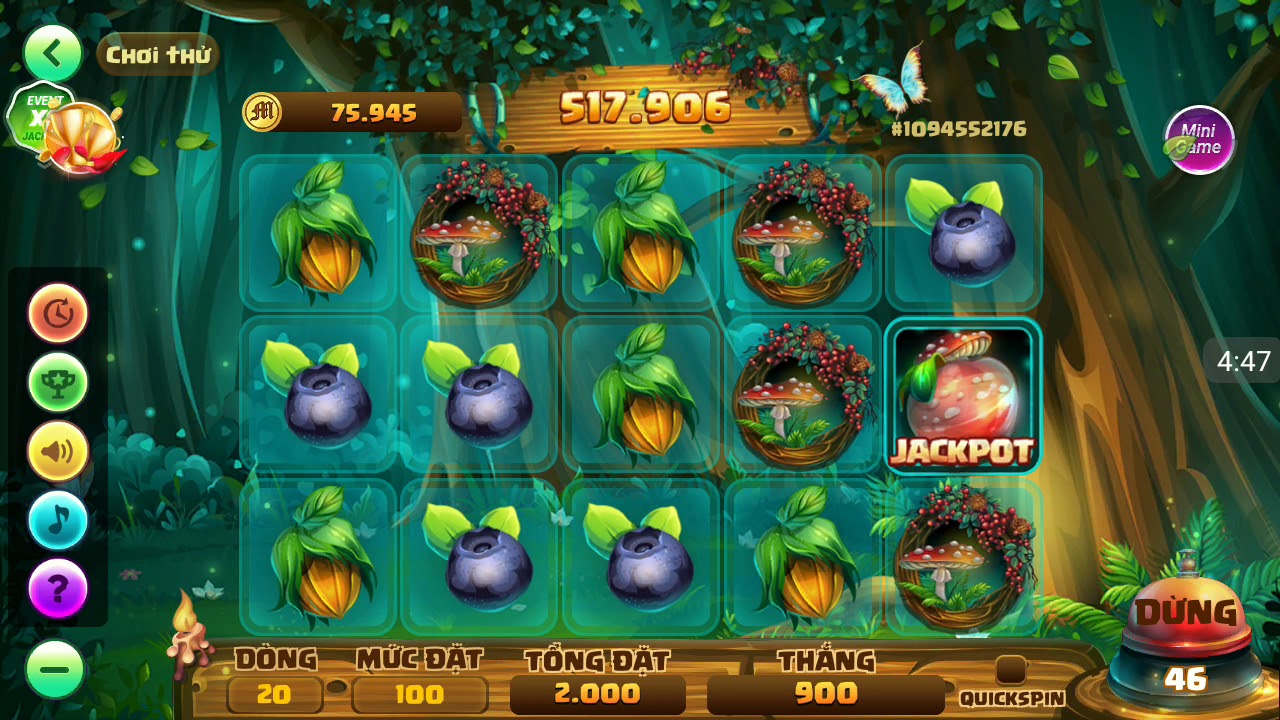Toggle background music with the note button
This screenshot has width=1280, height=720.
(x=58, y=520)
